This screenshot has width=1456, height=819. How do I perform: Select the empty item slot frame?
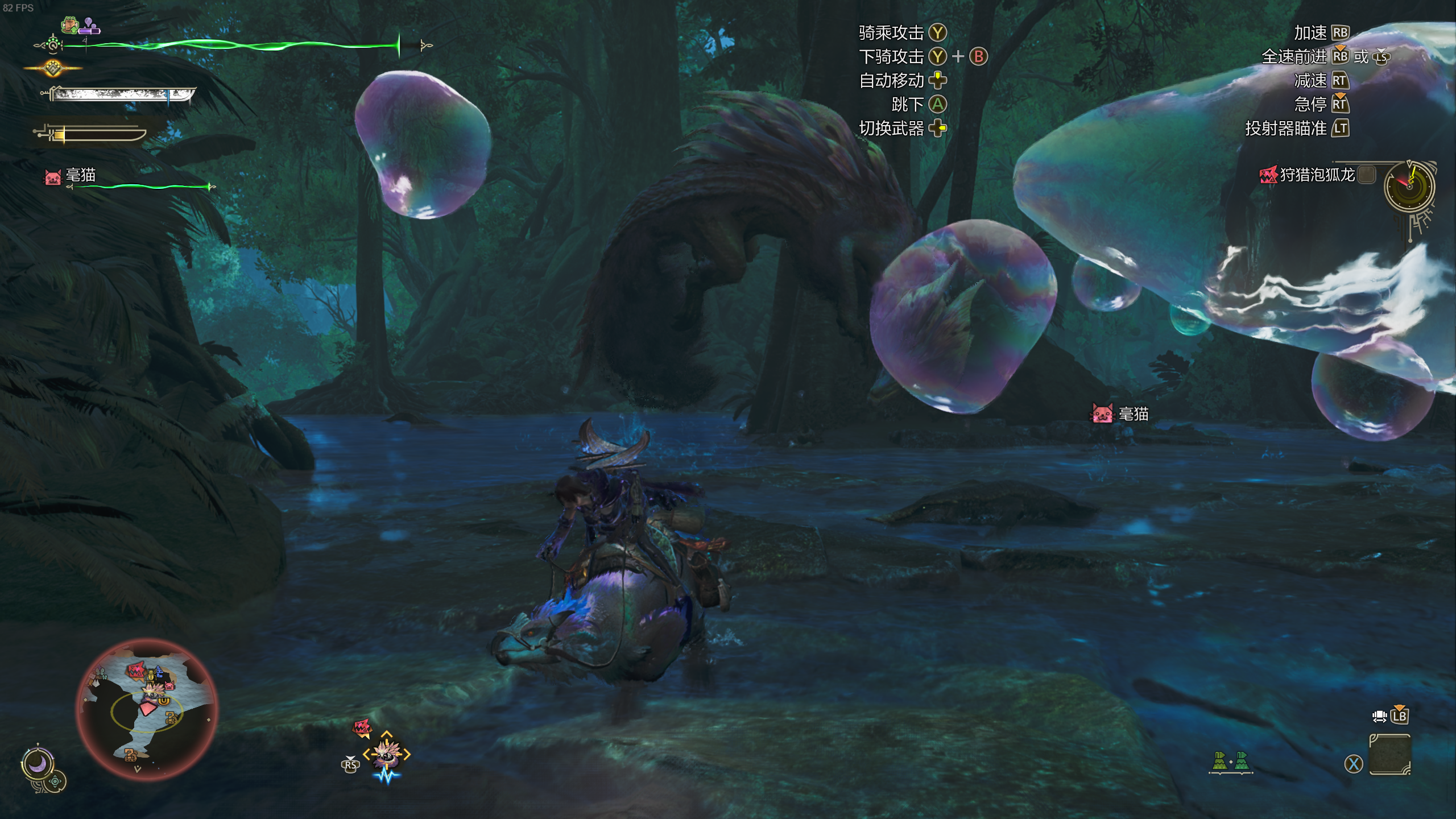point(1389,755)
